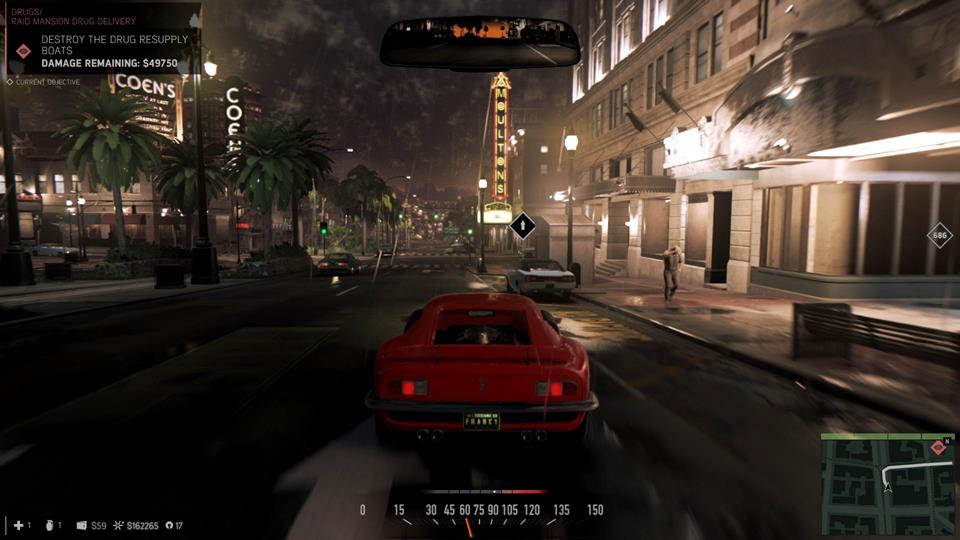Click the rearview mirror display
Image resolution: width=960 pixels, height=540 pixels.
(480, 42)
